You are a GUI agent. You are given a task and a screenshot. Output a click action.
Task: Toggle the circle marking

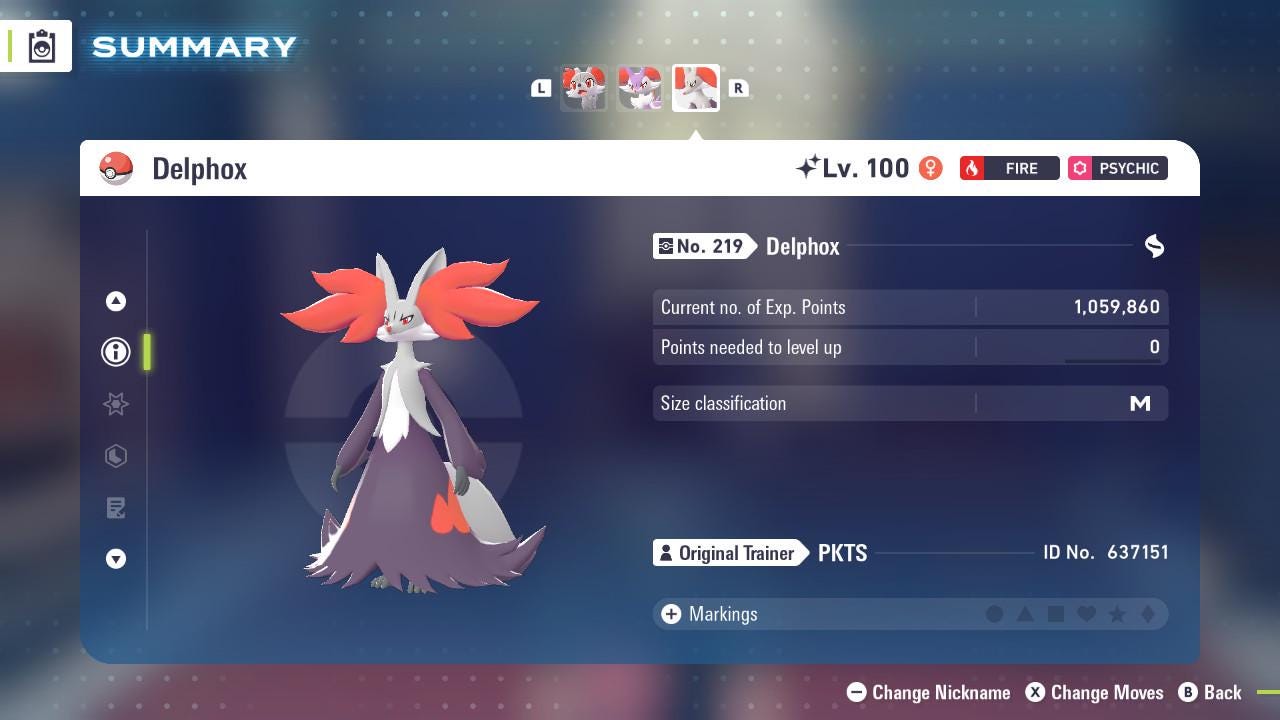[996, 614]
